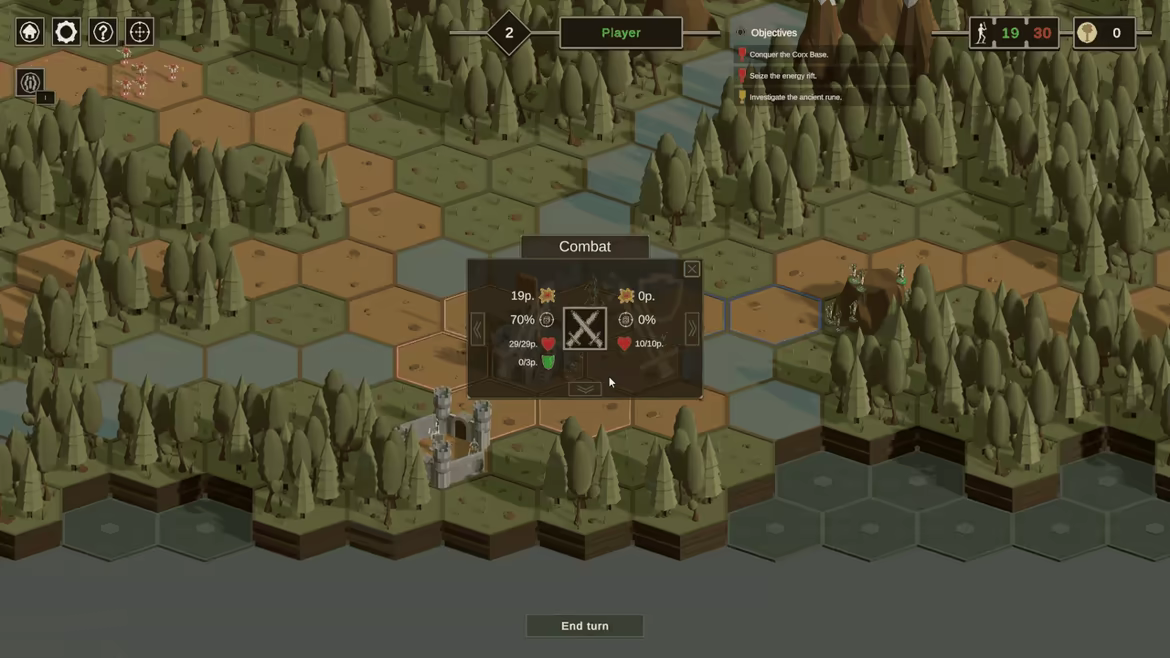Image resolution: width=1170 pixels, height=658 pixels.
Task: Open the gear settings icon
Action: pos(66,32)
